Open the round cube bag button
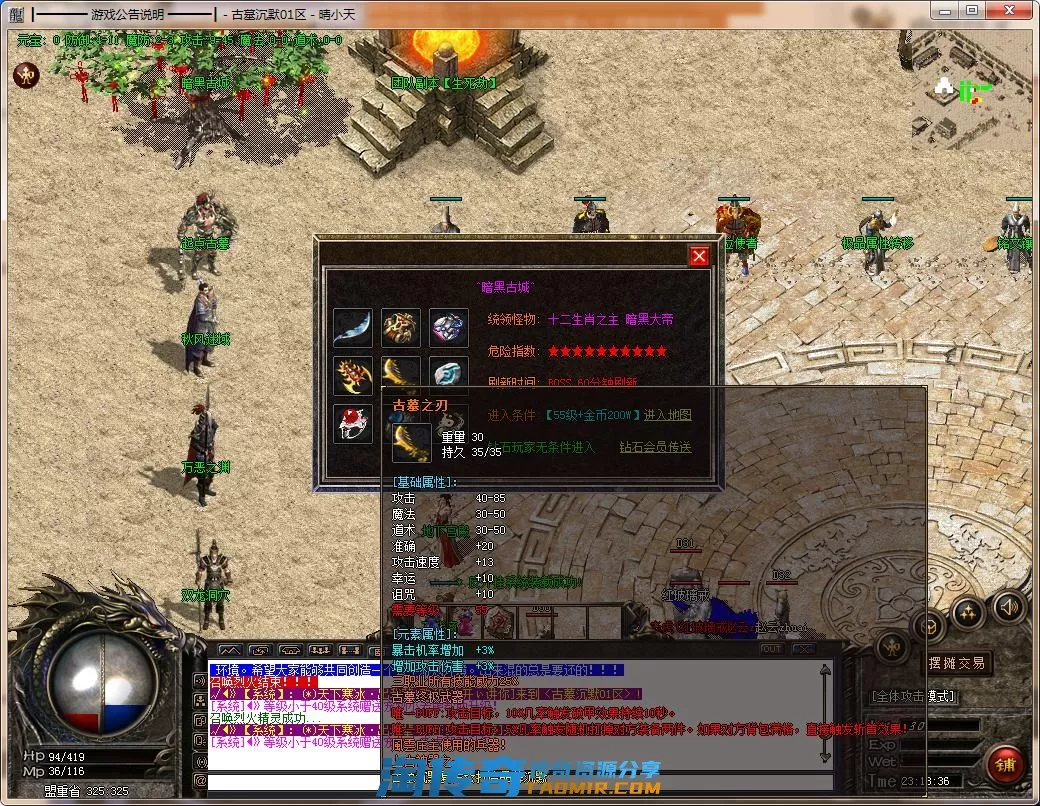This screenshot has height=806, width=1040. click(x=929, y=628)
